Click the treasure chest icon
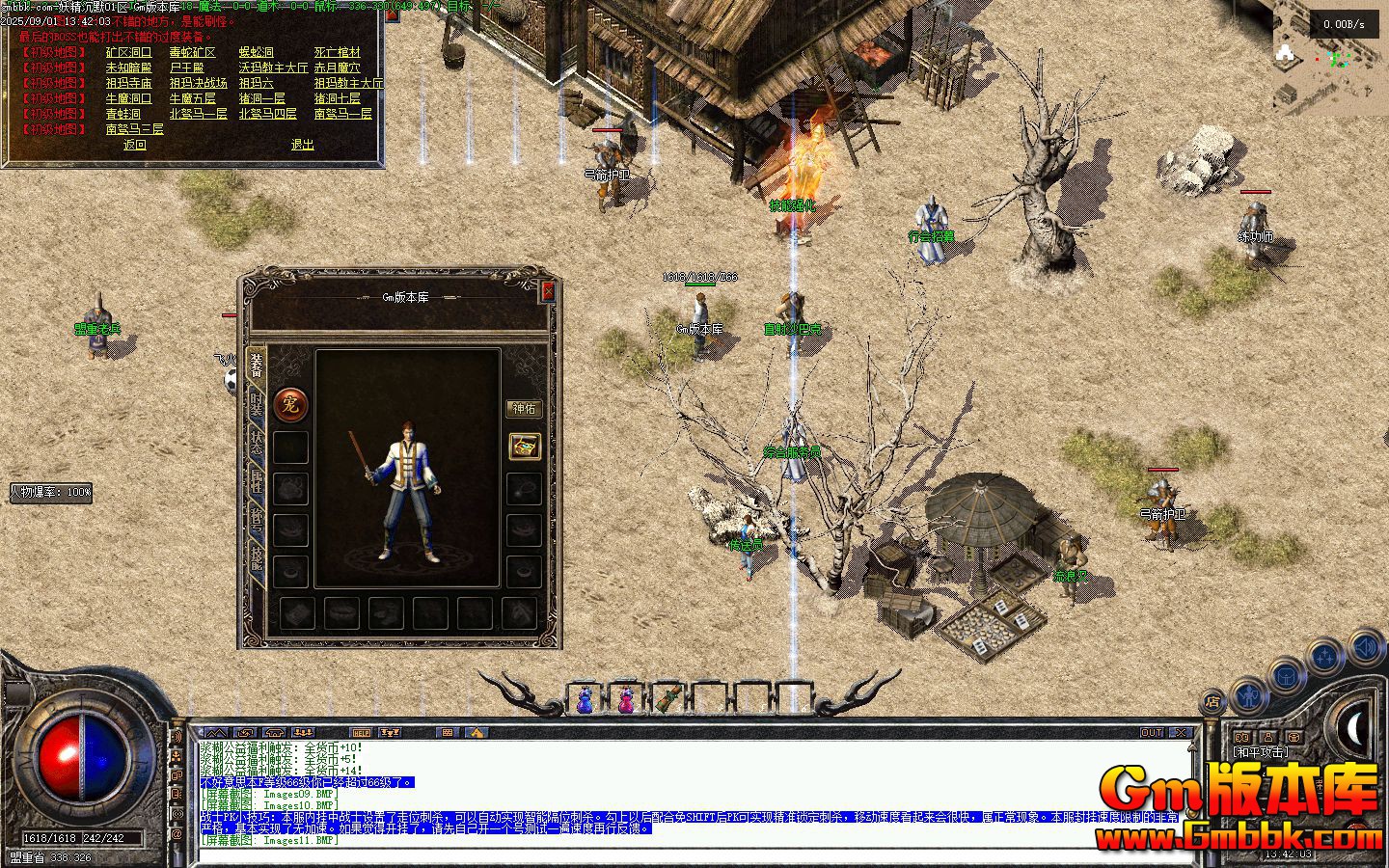The image size is (1389, 868). [x=524, y=446]
